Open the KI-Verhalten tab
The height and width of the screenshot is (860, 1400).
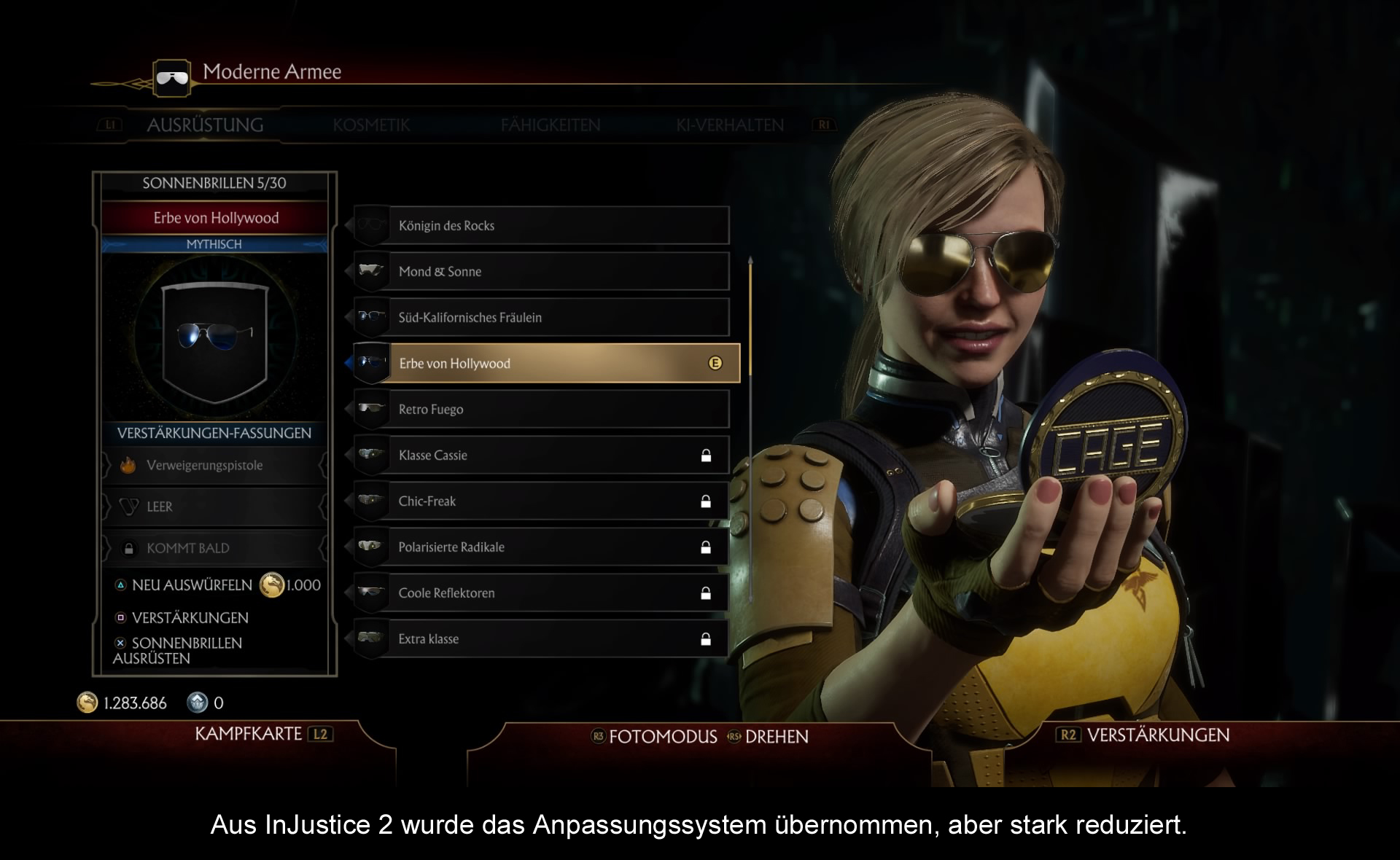tap(730, 125)
